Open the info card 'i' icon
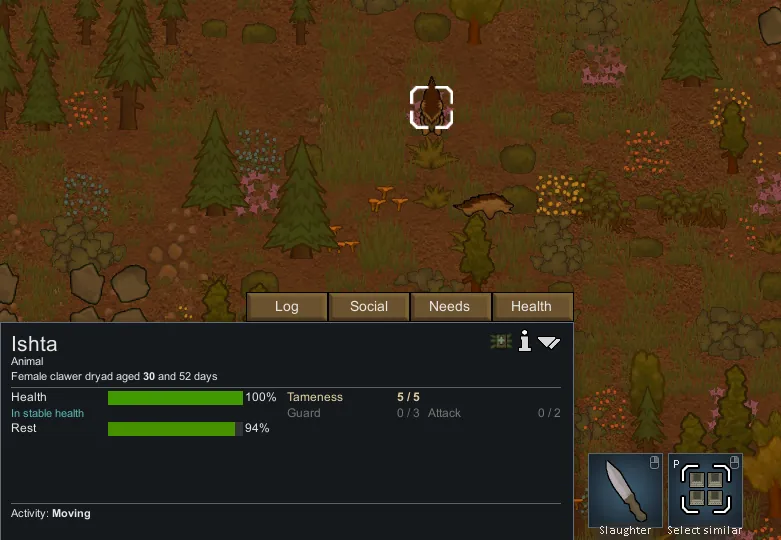 524,342
